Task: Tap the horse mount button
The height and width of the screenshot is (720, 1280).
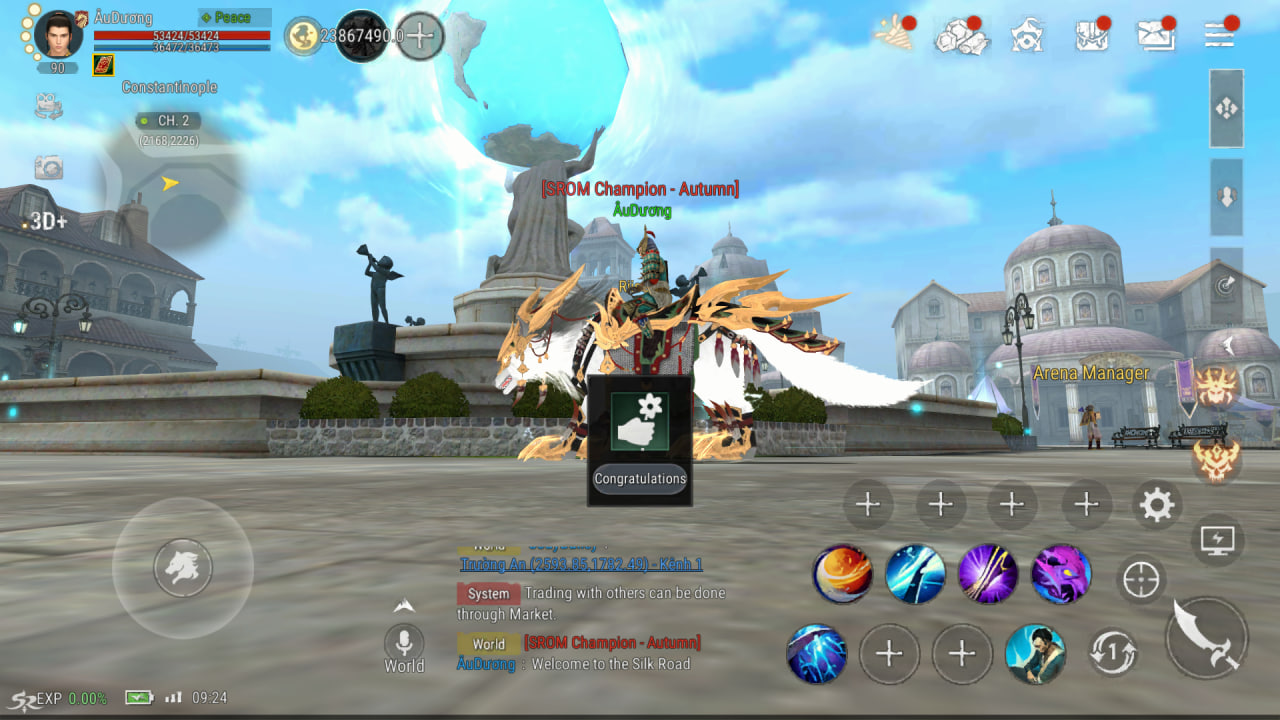Action: pos(183,568)
